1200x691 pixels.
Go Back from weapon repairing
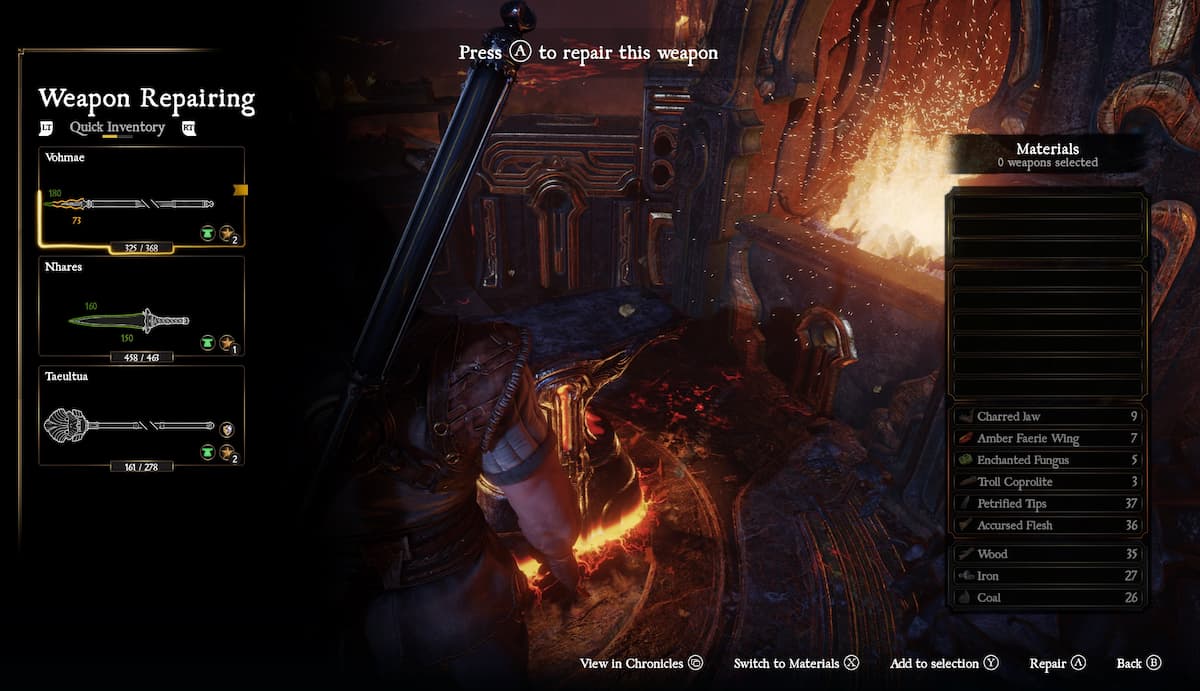coord(1138,664)
